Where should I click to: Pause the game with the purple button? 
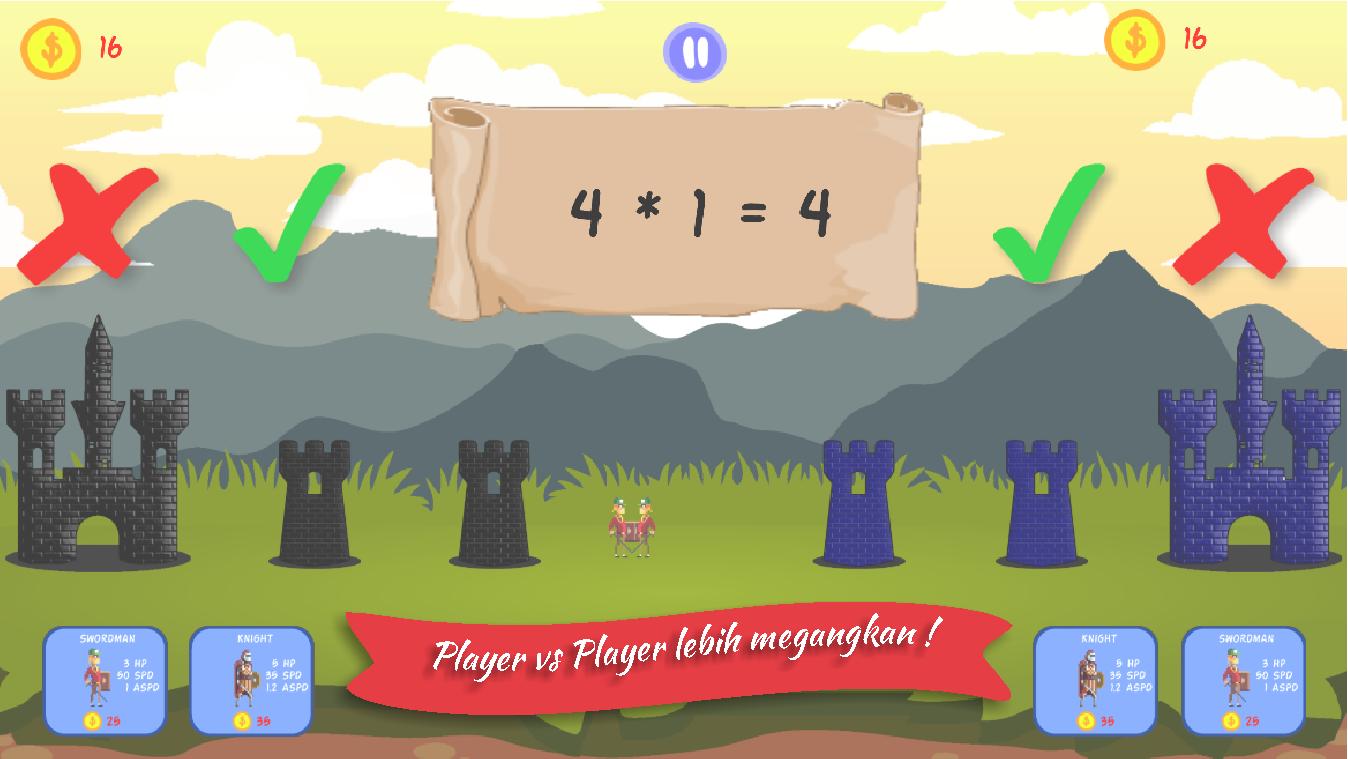(x=695, y=52)
